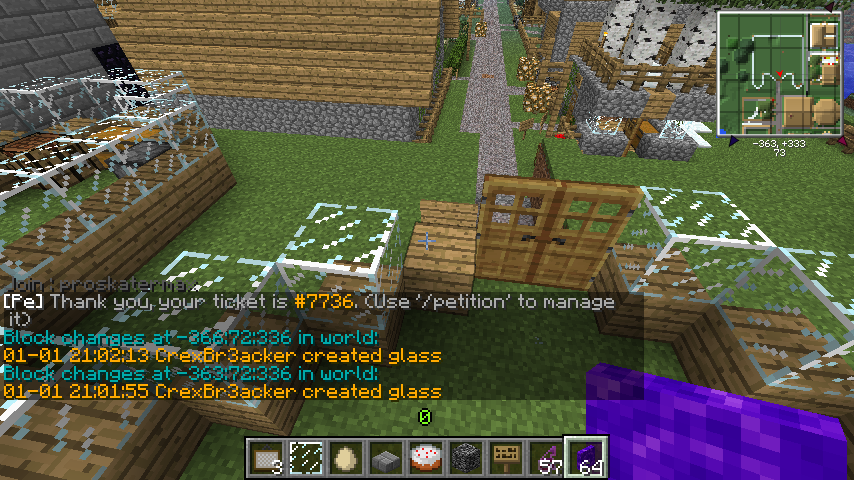
Task: Select the purple block stack of 64
Action: coord(586,459)
